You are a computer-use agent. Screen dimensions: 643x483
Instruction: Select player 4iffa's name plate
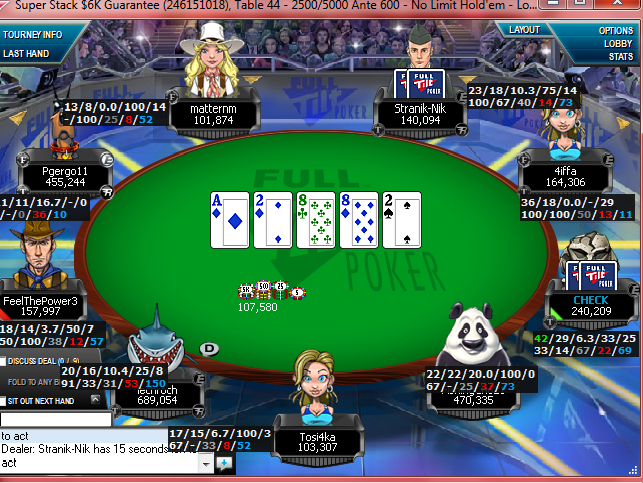[566, 176]
